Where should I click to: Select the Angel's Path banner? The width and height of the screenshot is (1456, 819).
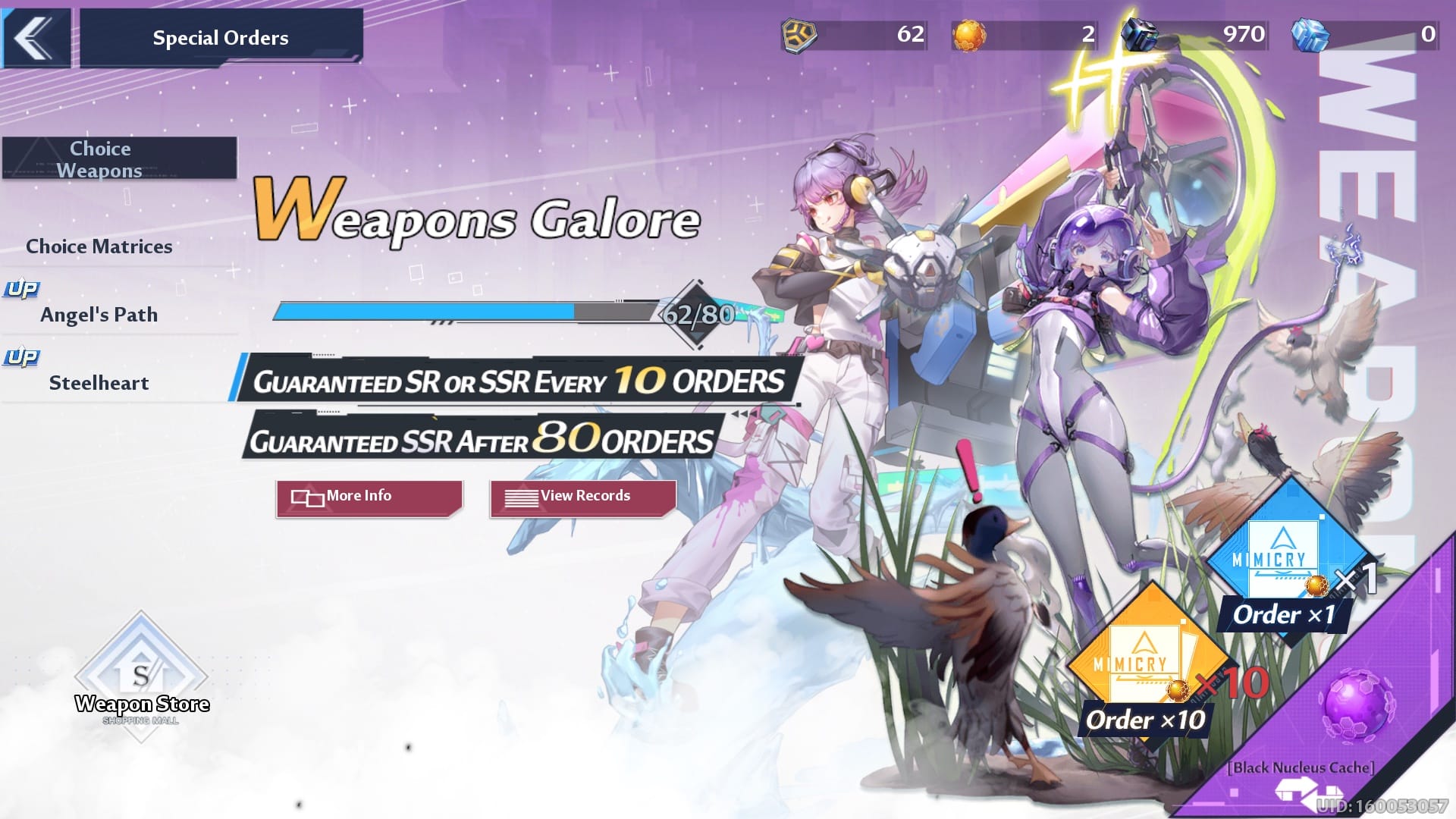(99, 314)
